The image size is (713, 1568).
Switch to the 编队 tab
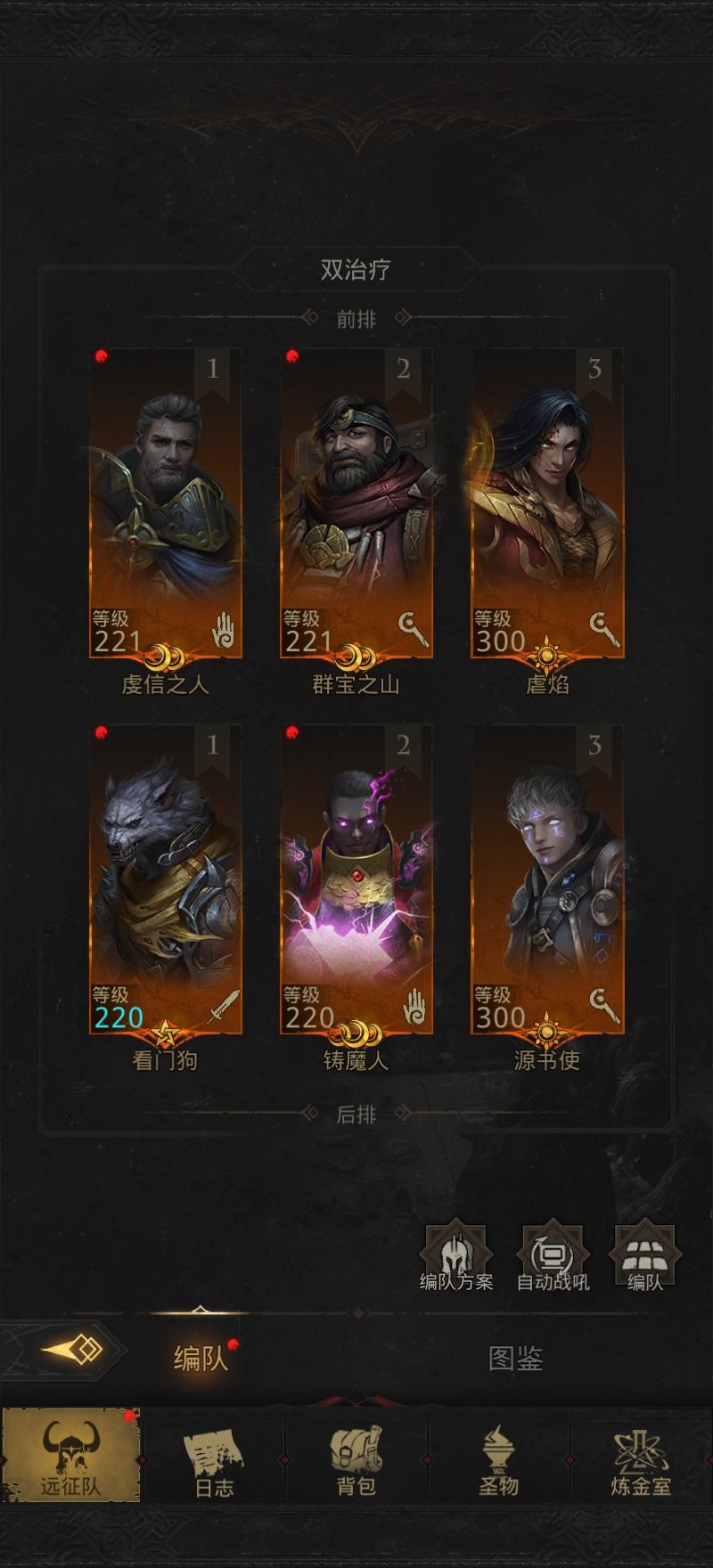(x=201, y=1358)
